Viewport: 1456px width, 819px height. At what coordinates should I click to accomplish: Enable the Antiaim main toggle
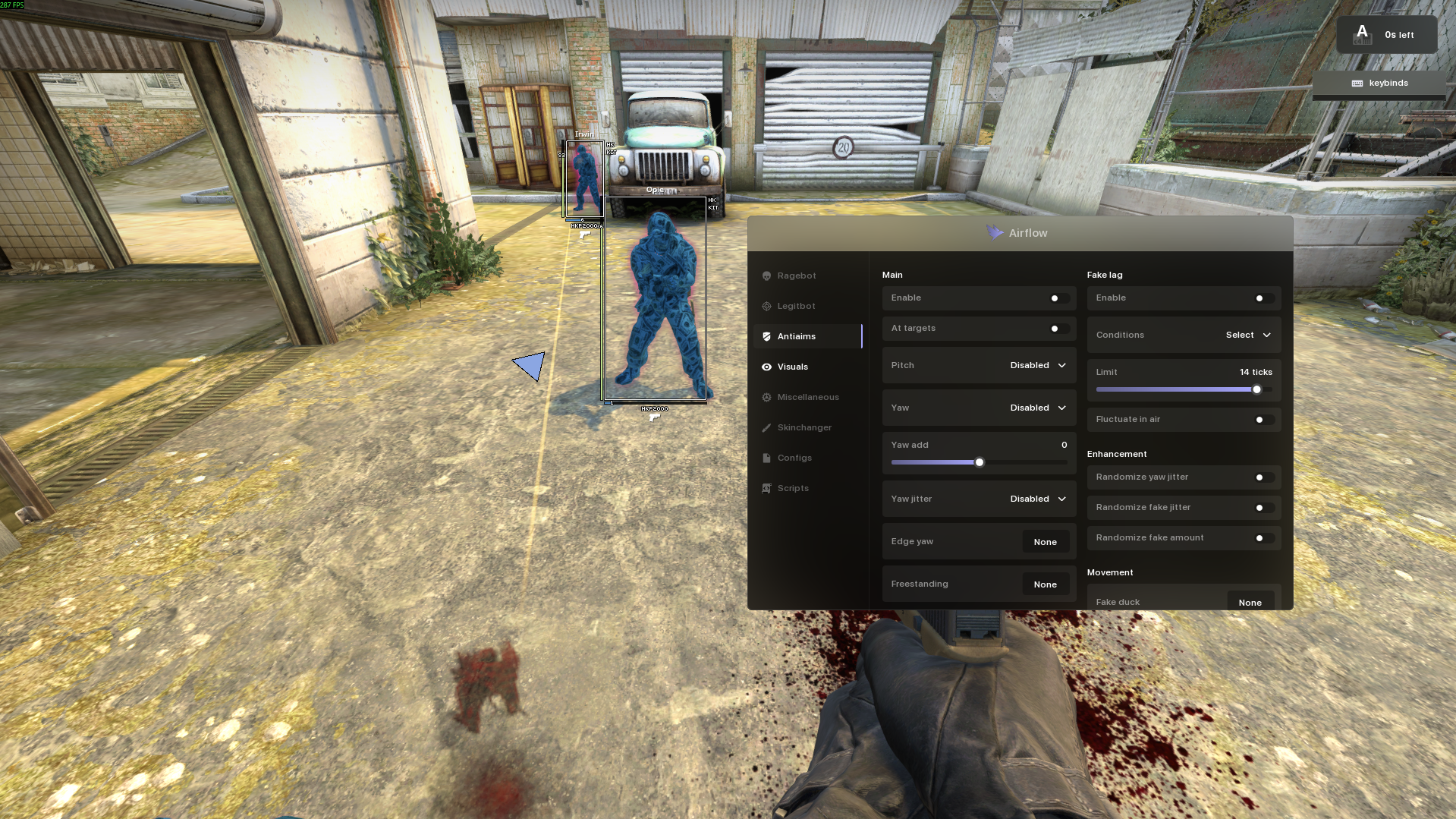point(1055,298)
